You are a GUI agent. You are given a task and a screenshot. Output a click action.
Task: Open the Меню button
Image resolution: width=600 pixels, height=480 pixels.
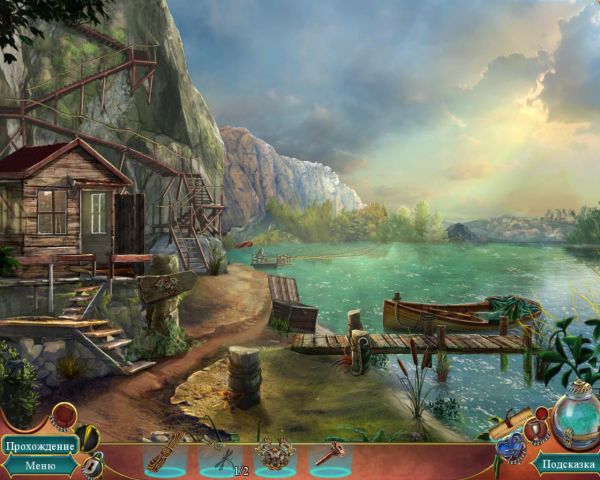pos(40,464)
